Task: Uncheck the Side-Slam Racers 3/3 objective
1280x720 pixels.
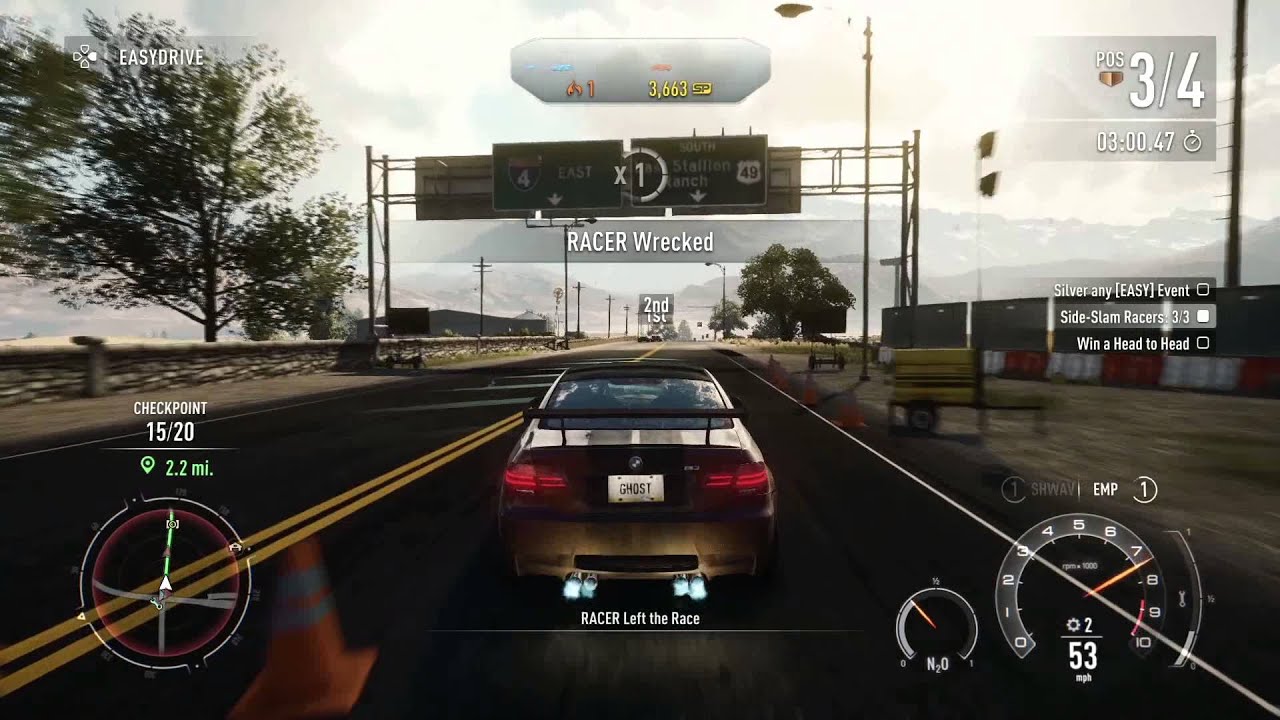Action: [x=1205, y=316]
